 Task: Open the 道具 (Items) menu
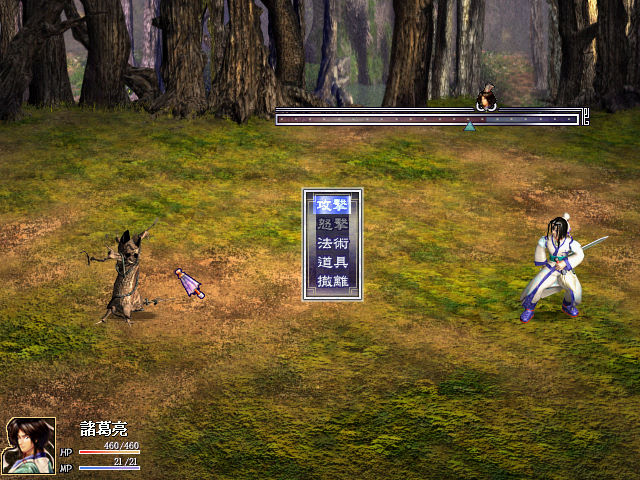(332, 262)
